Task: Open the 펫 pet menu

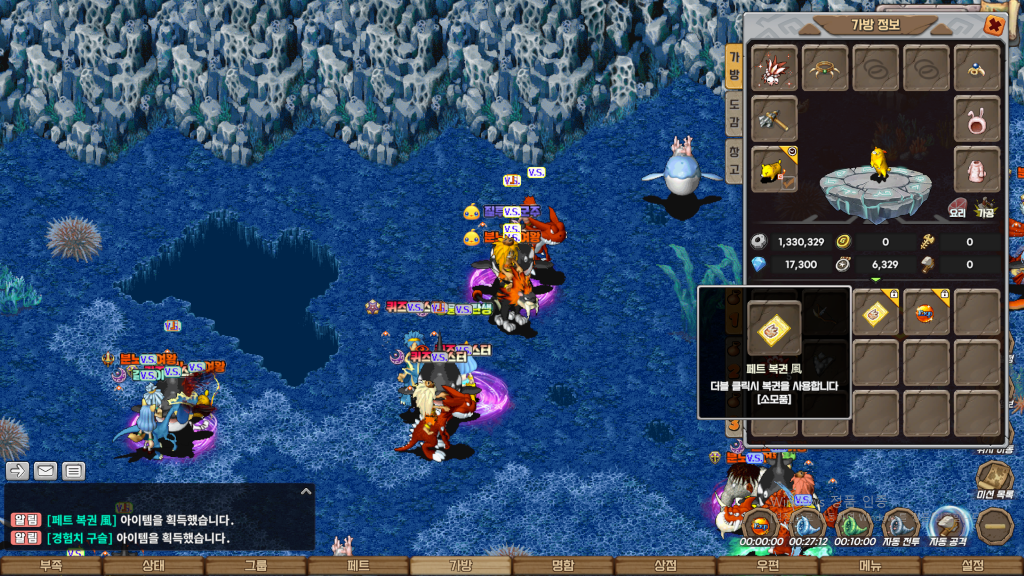Action: tap(357, 566)
